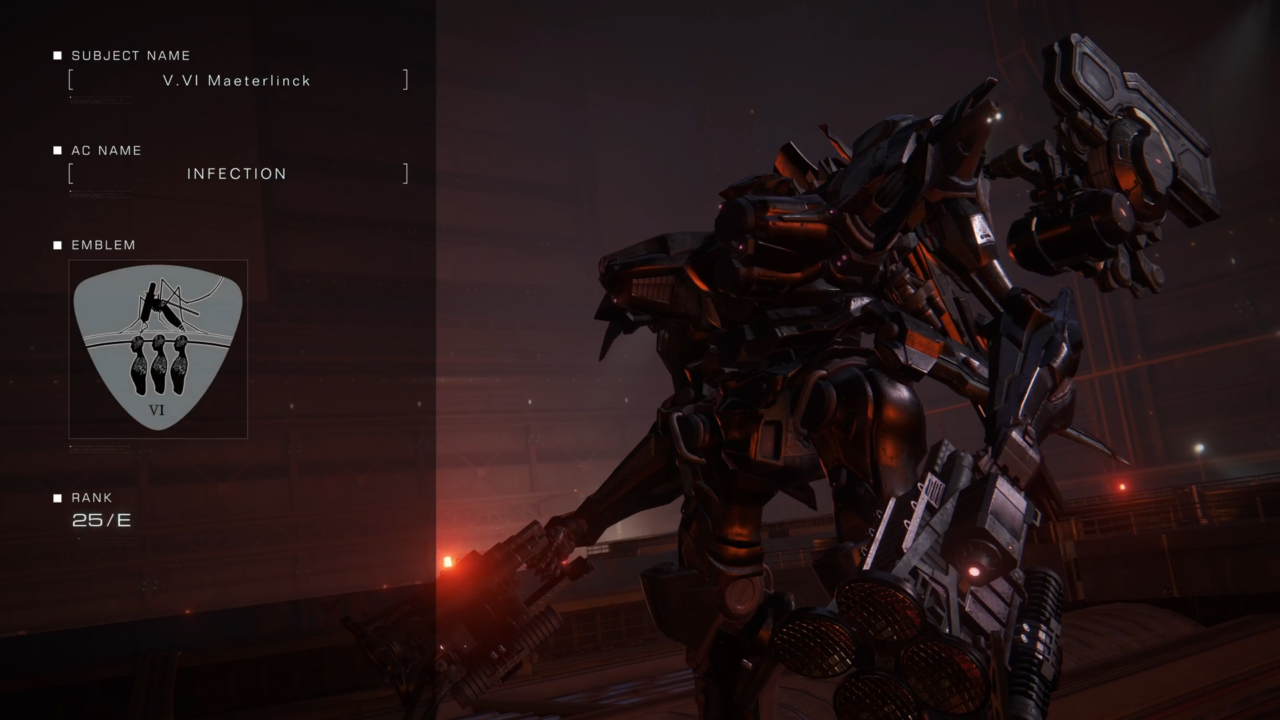Select the INFECTION AC name field

pos(237,174)
